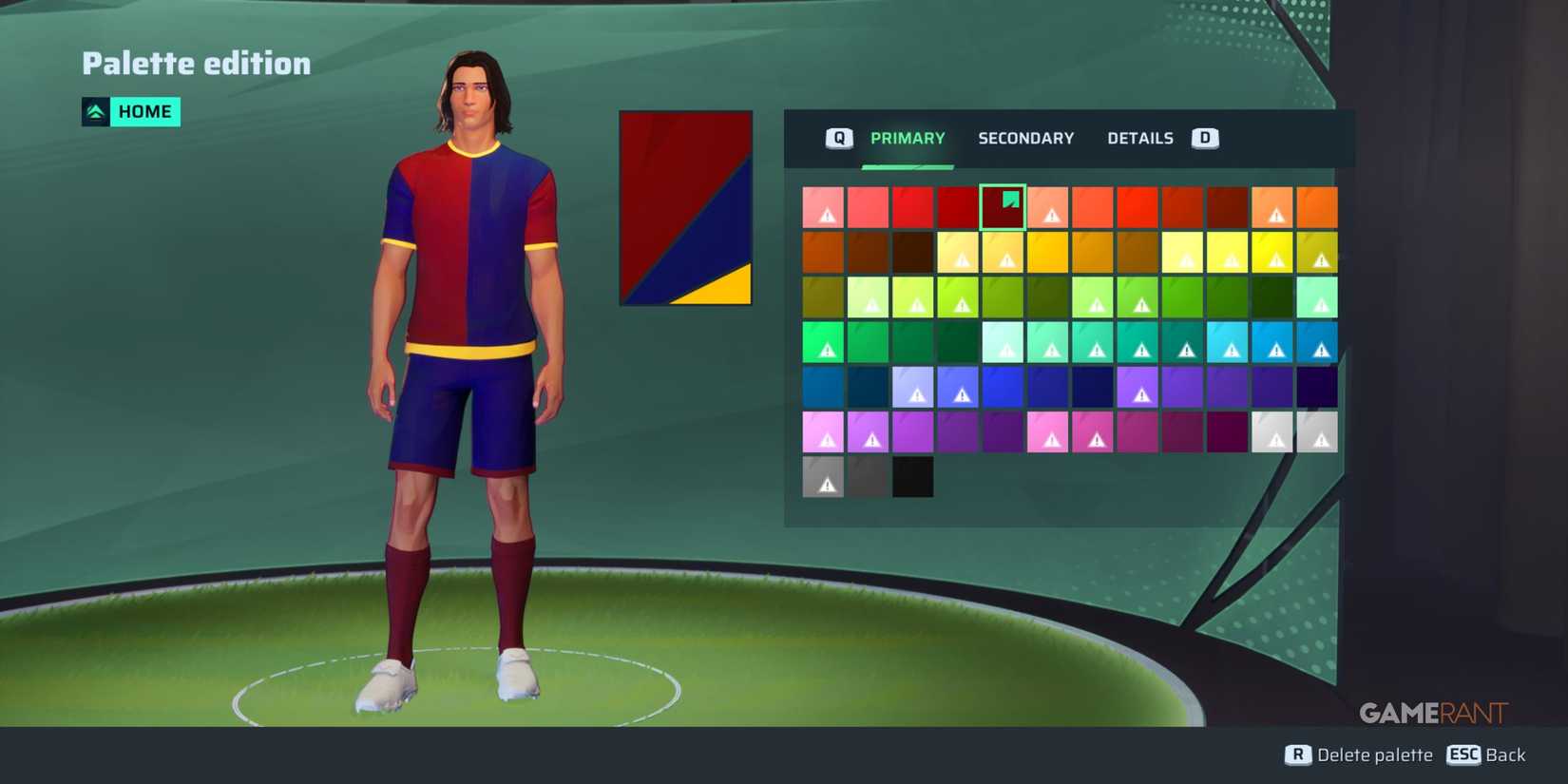1568x784 pixels.
Task: Switch to the SECONDARY tab
Action: tap(1026, 138)
